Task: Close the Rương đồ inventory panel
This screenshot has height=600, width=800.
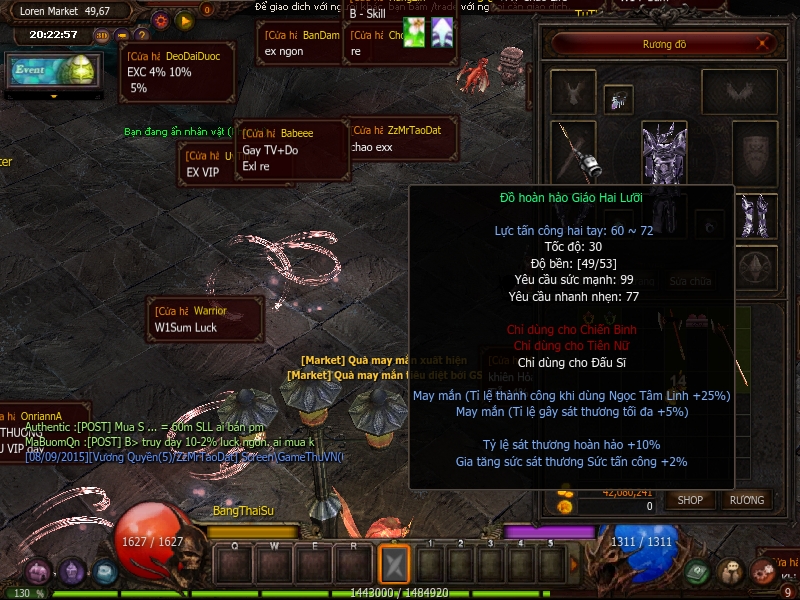Action: pyautogui.click(x=765, y=44)
